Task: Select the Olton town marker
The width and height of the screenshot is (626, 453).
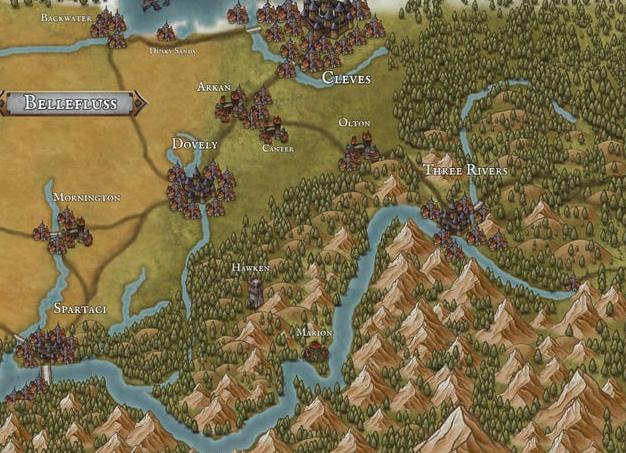Action: click(359, 152)
